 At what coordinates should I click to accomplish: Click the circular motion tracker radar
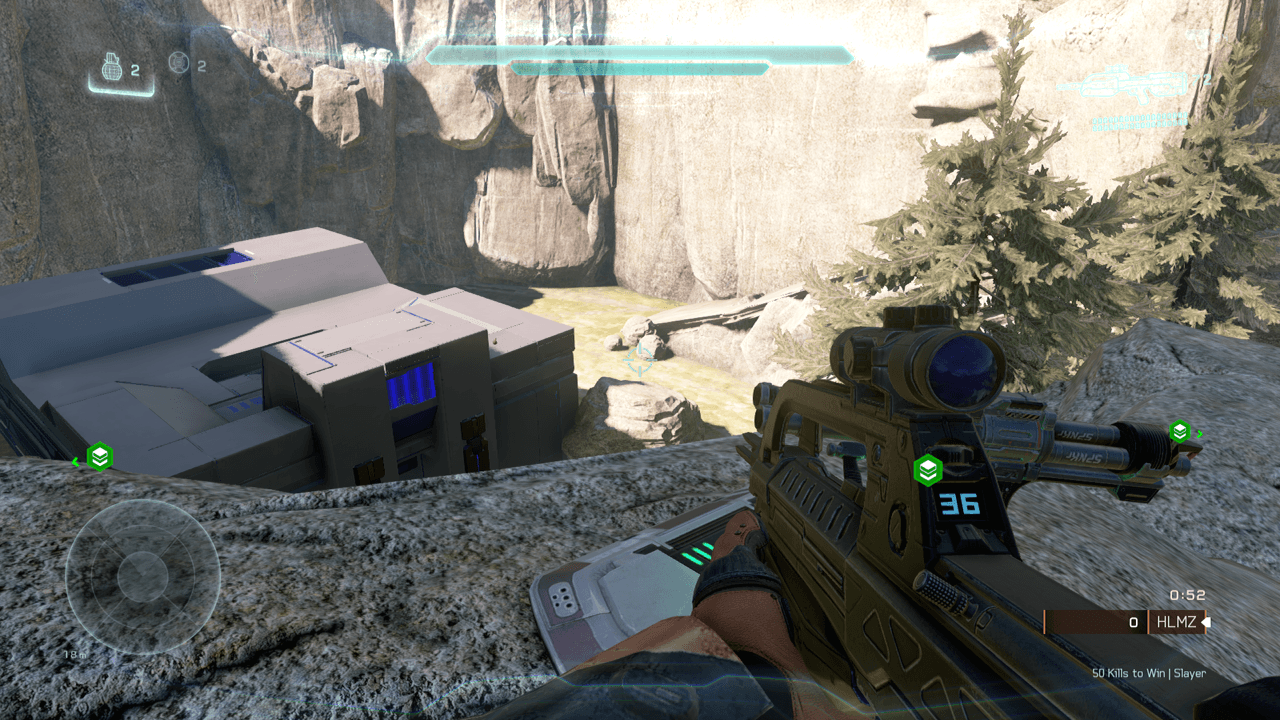point(143,576)
